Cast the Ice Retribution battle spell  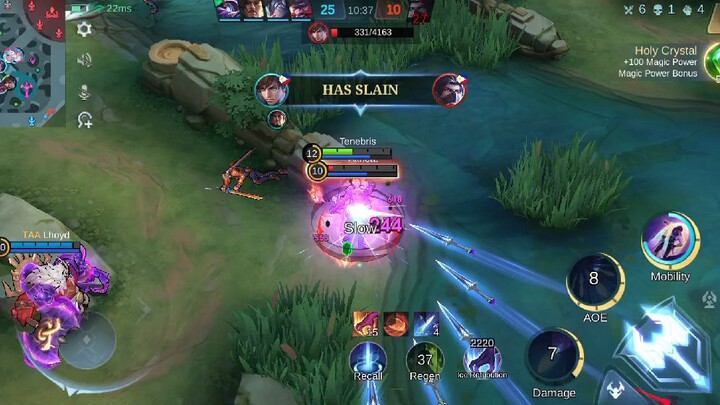pos(483,358)
